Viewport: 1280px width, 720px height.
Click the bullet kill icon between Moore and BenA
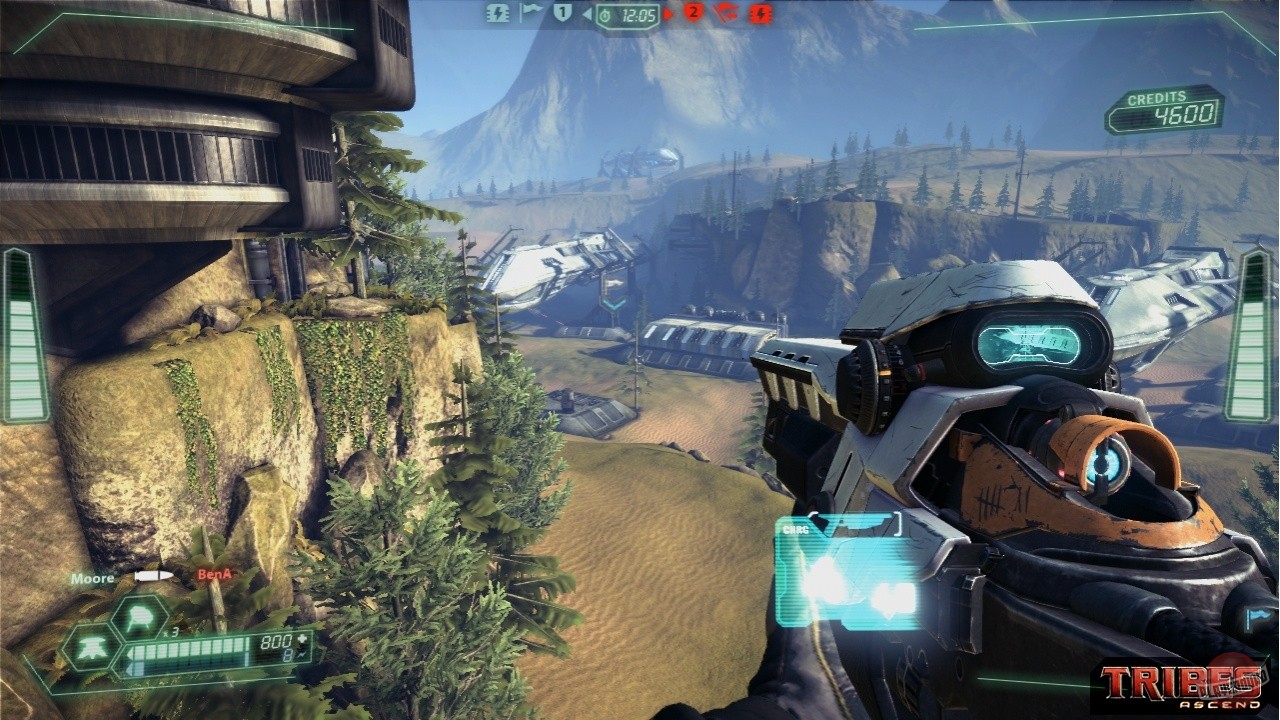click(152, 576)
